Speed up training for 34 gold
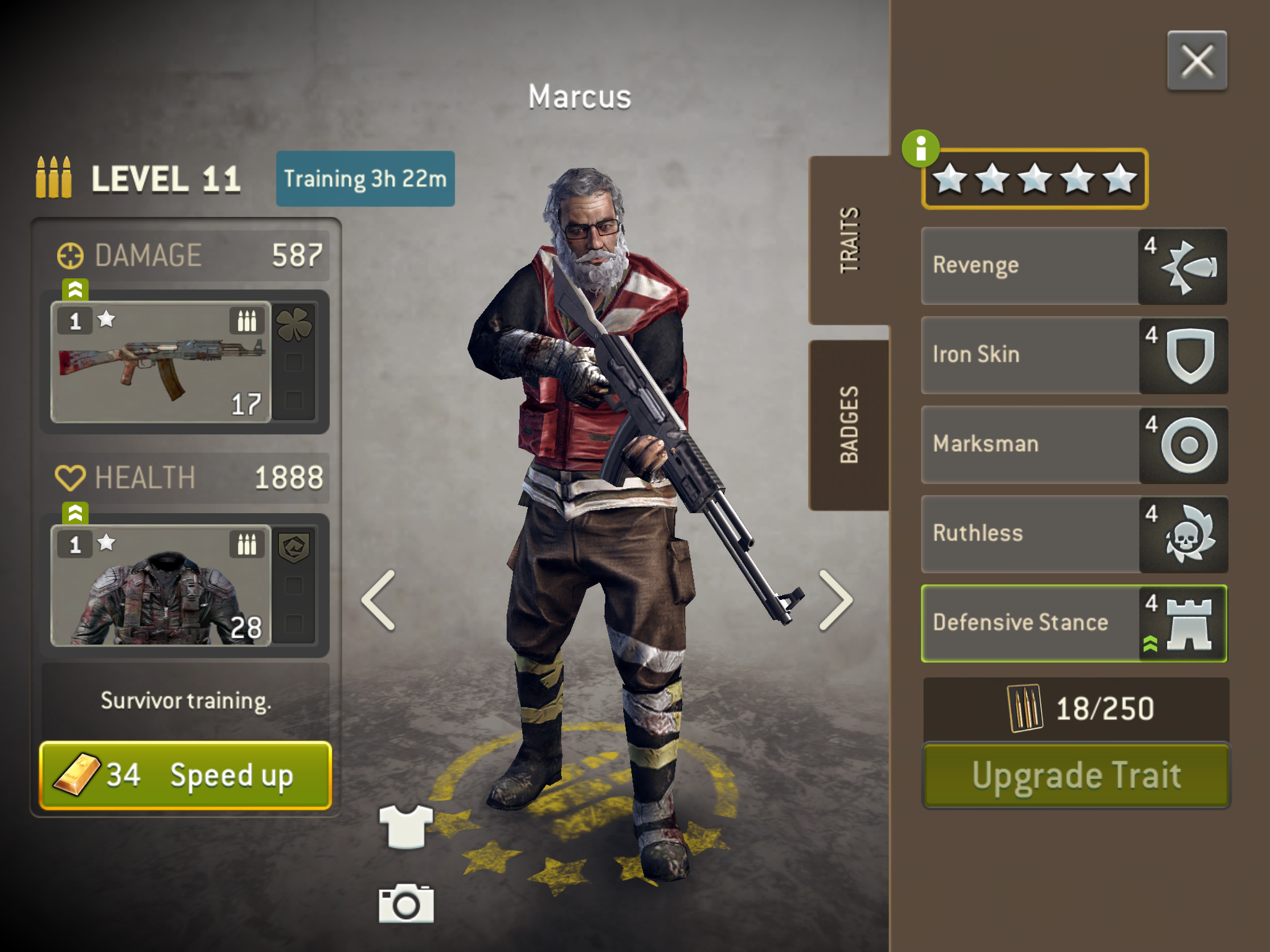The width and height of the screenshot is (1270, 952). point(185,775)
